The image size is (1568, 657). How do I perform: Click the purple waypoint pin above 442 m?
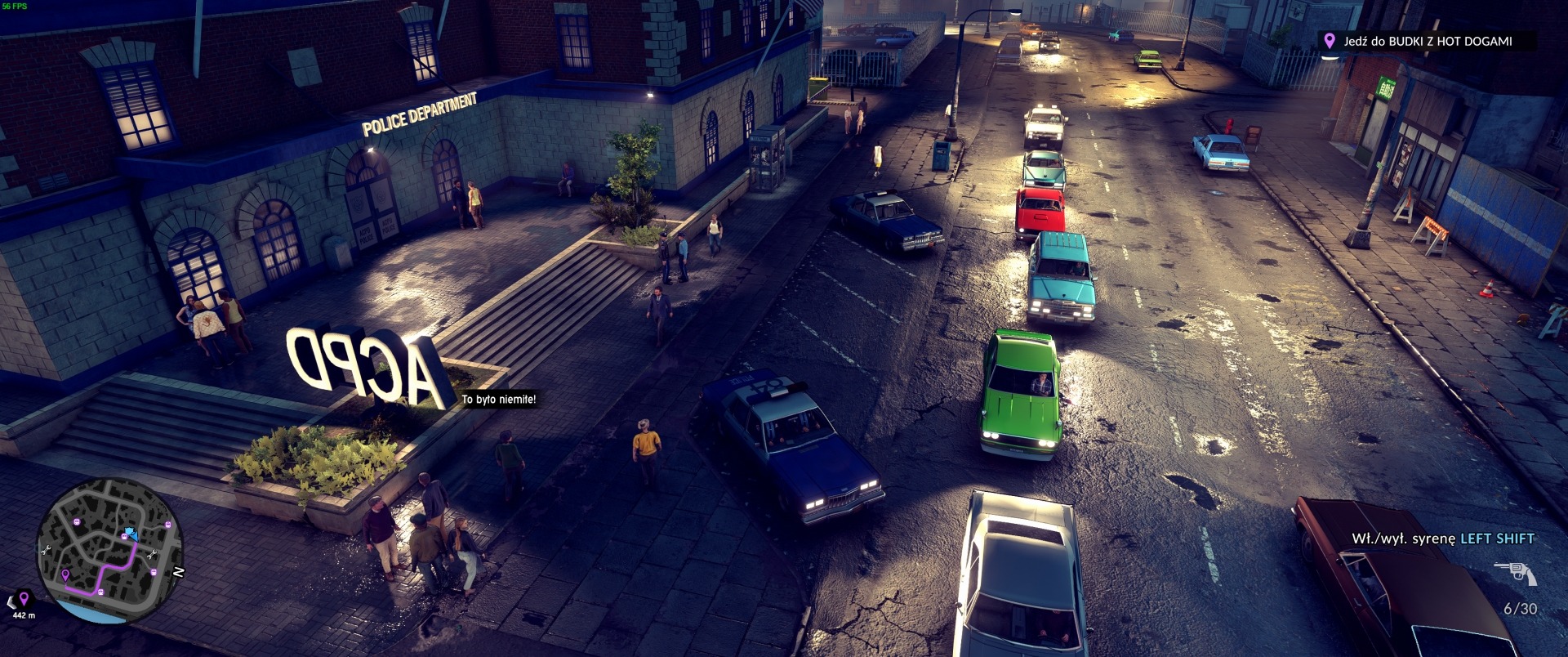click(x=24, y=599)
